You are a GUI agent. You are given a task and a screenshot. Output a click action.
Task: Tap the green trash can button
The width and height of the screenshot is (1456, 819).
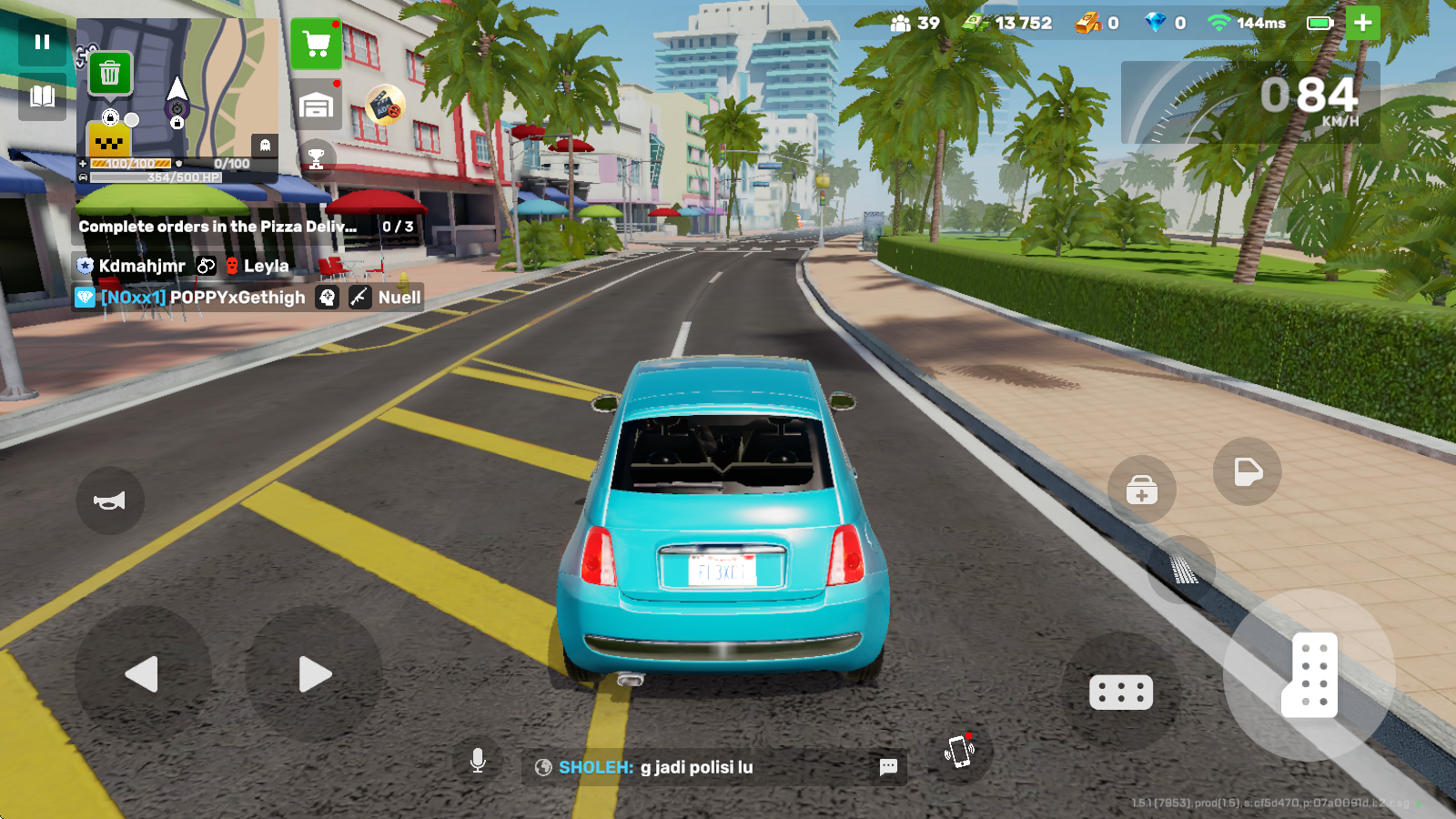[110, 73]
